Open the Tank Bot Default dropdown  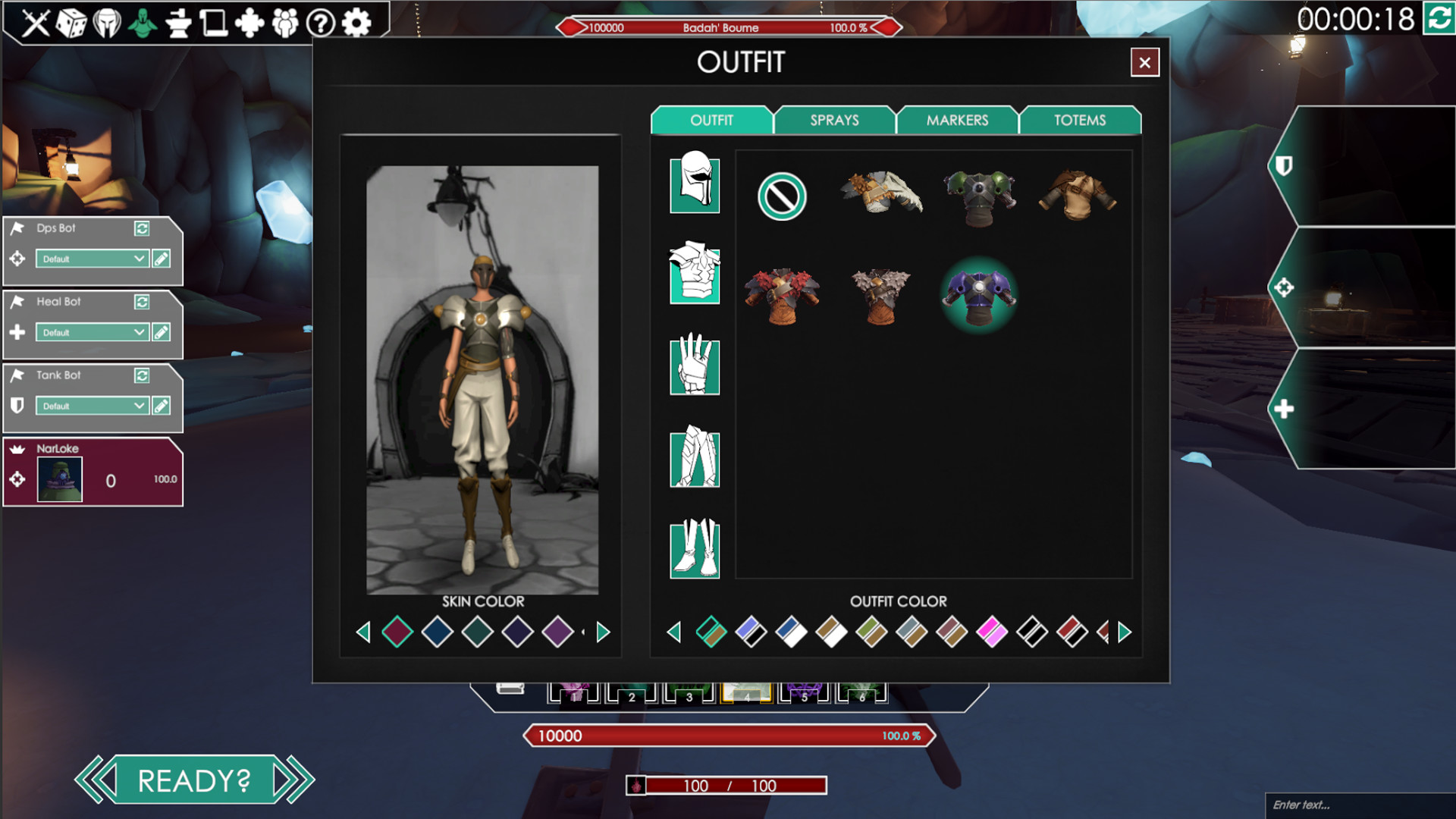click(91, 406)
